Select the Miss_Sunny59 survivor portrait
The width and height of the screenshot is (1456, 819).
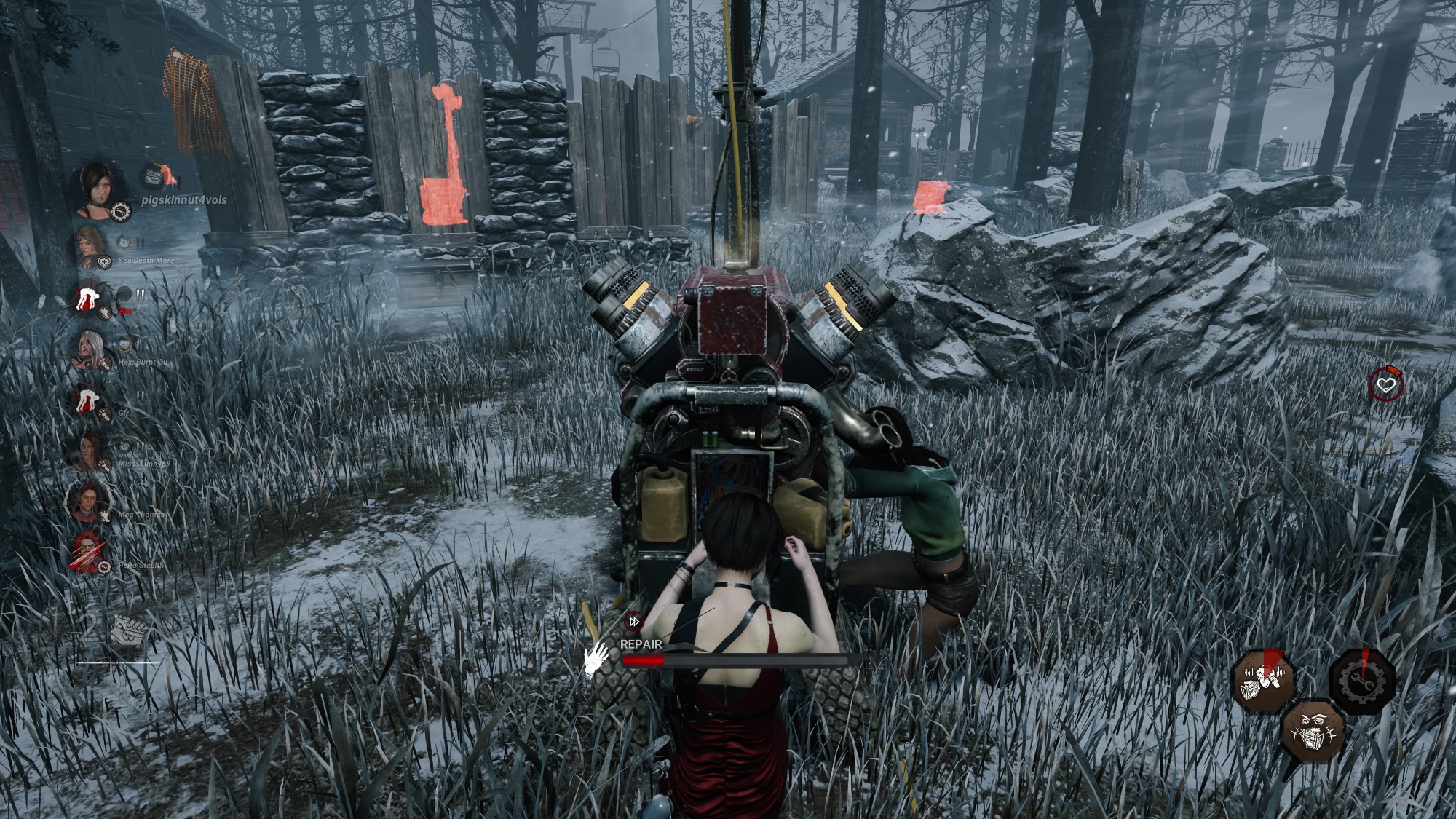pyautogui.click(x=89, y=450)
